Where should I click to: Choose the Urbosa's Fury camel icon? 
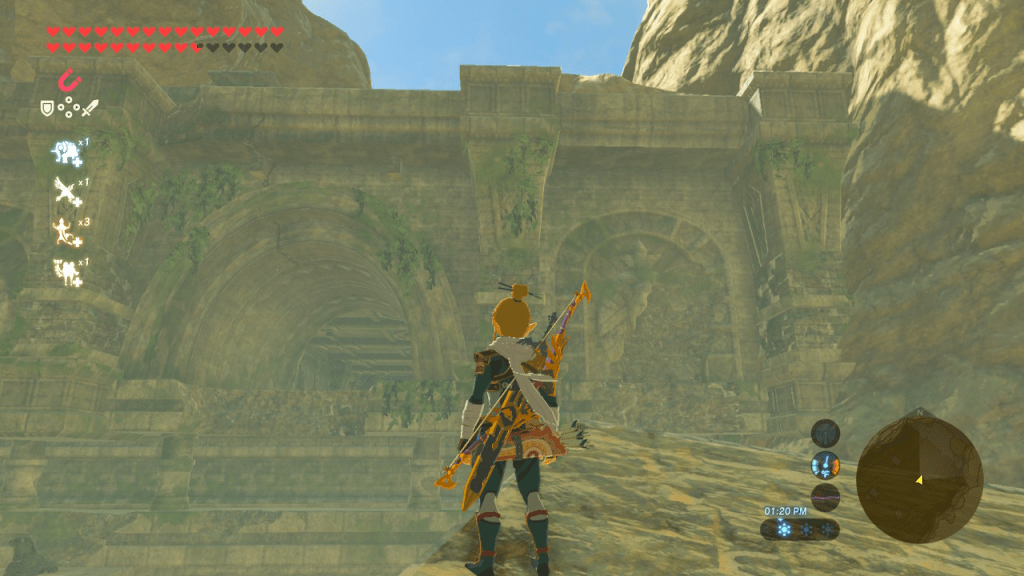coord(68,270)
